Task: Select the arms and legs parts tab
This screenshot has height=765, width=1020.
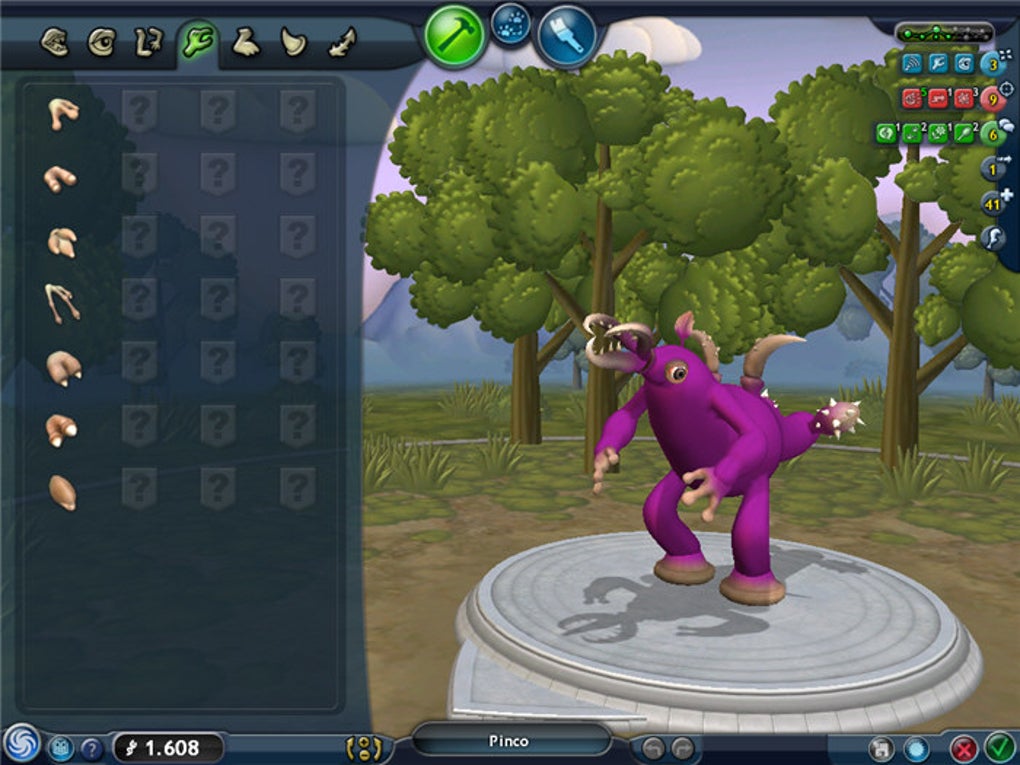Action: [x=148, y=43]
